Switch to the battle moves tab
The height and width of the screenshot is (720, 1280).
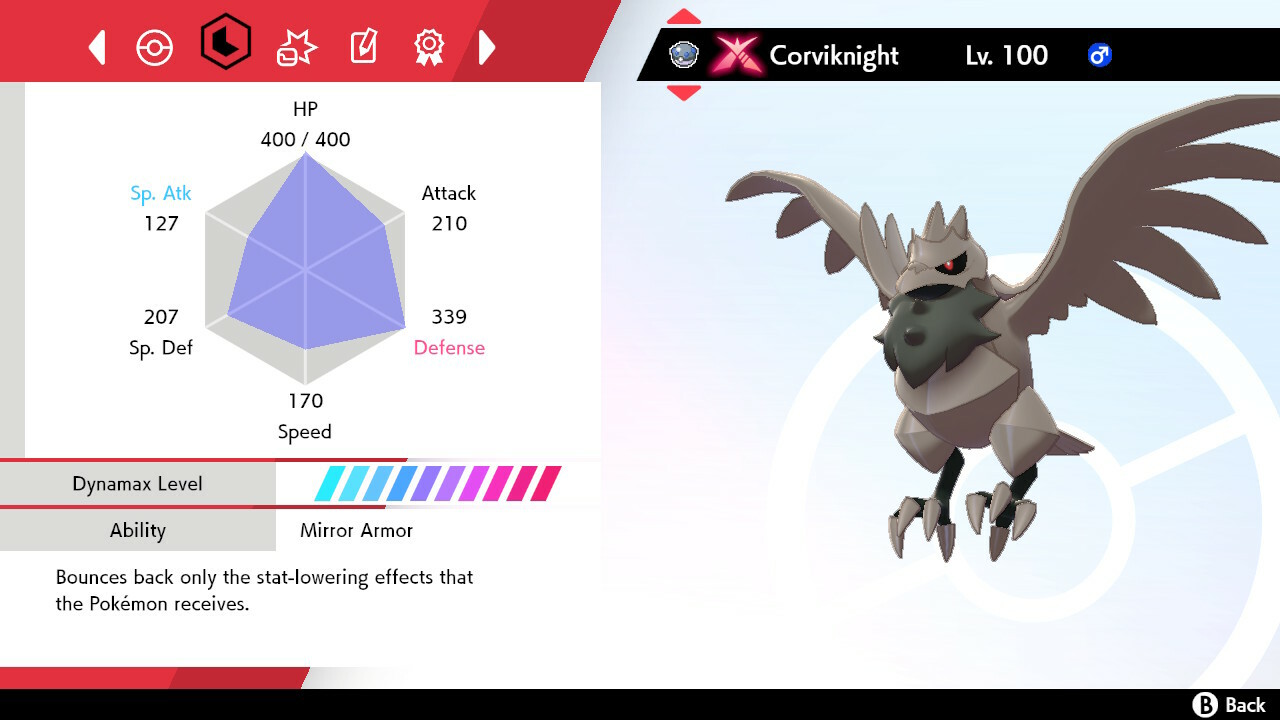tap(296, 47)
